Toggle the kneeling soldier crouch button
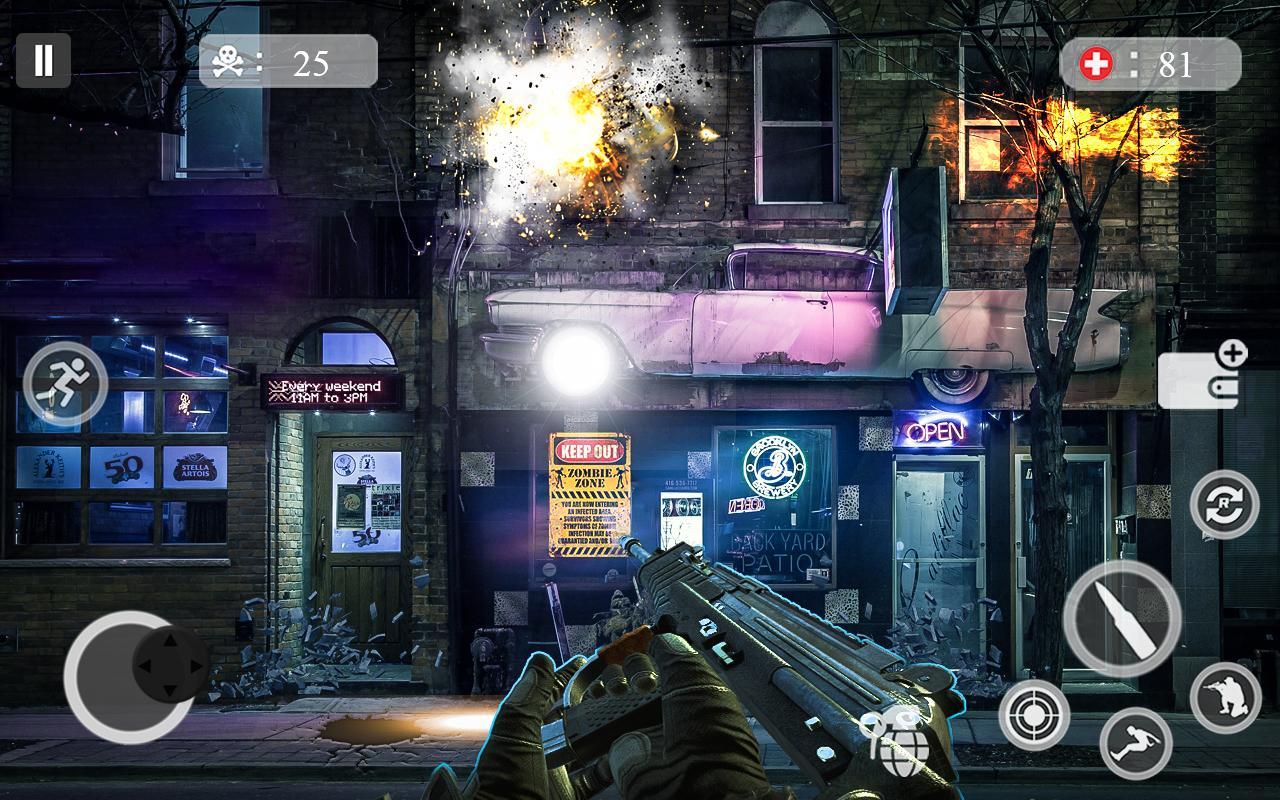The image size is (1280, 800). click(x=1226, y=697)
